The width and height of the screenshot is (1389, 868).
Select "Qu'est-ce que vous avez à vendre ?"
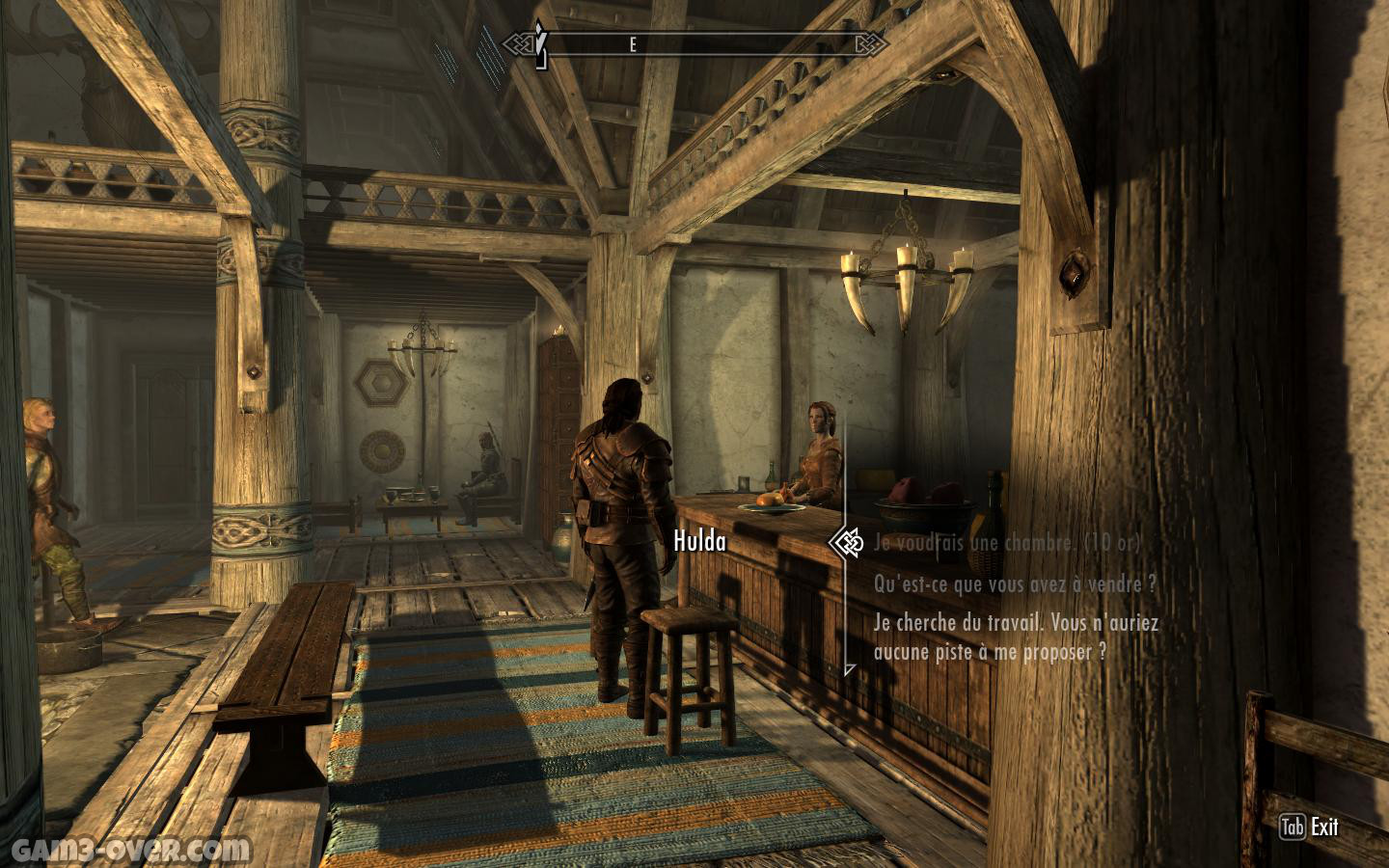1015,584
